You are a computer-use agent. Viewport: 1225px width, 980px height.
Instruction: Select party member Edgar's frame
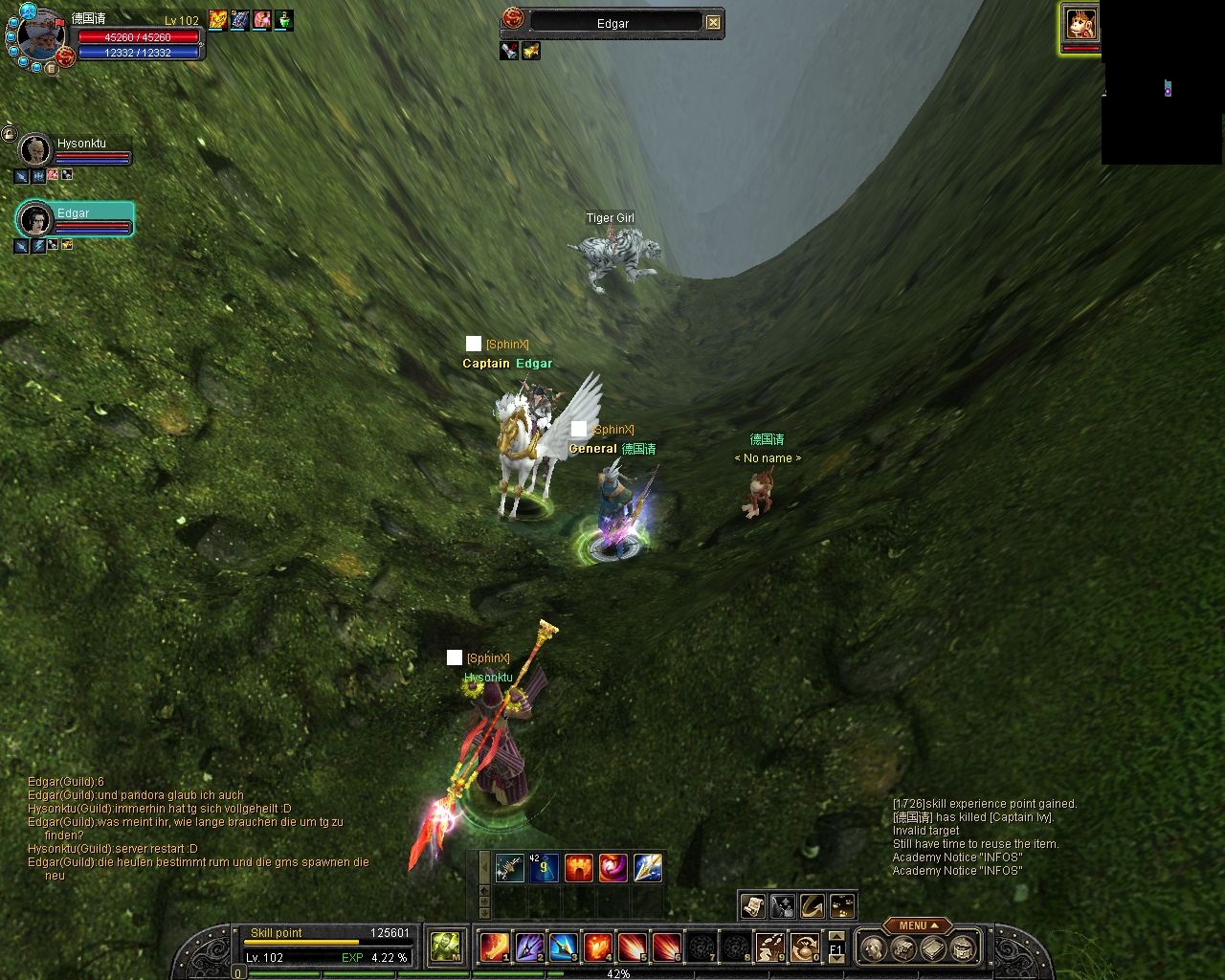pos(75,220)
